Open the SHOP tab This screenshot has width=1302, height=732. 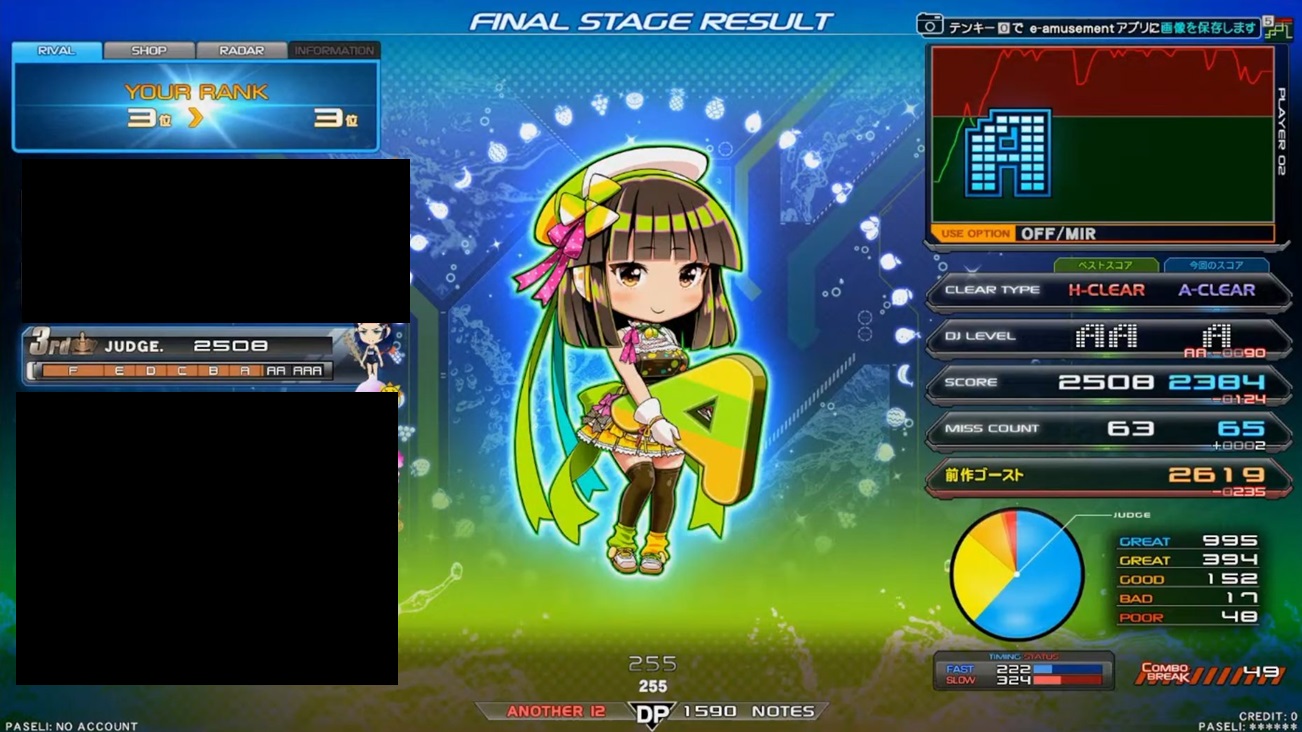(149, 50)
